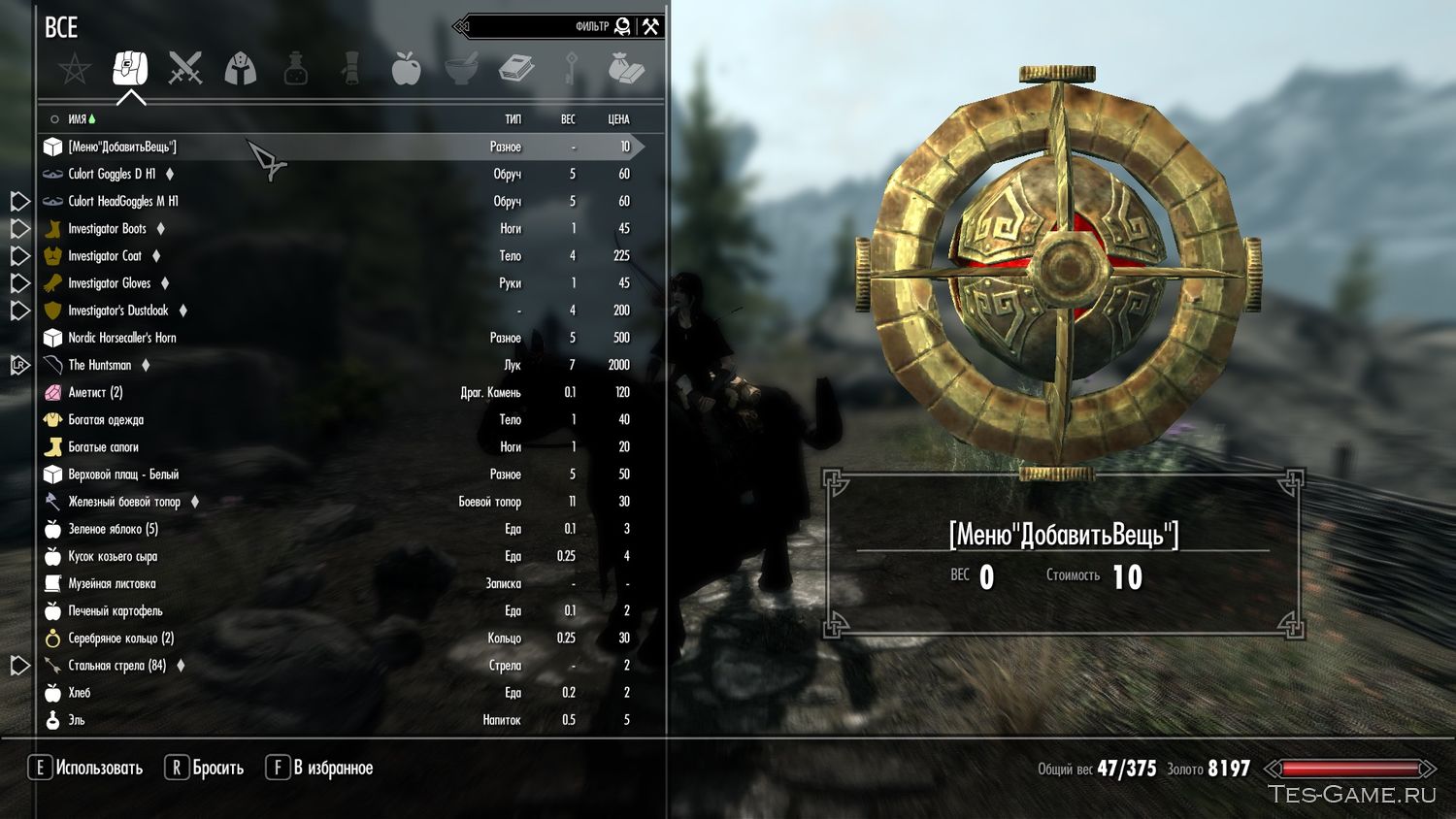
Task: Open the clothing robe category icon
Action: tap(241, 68)
